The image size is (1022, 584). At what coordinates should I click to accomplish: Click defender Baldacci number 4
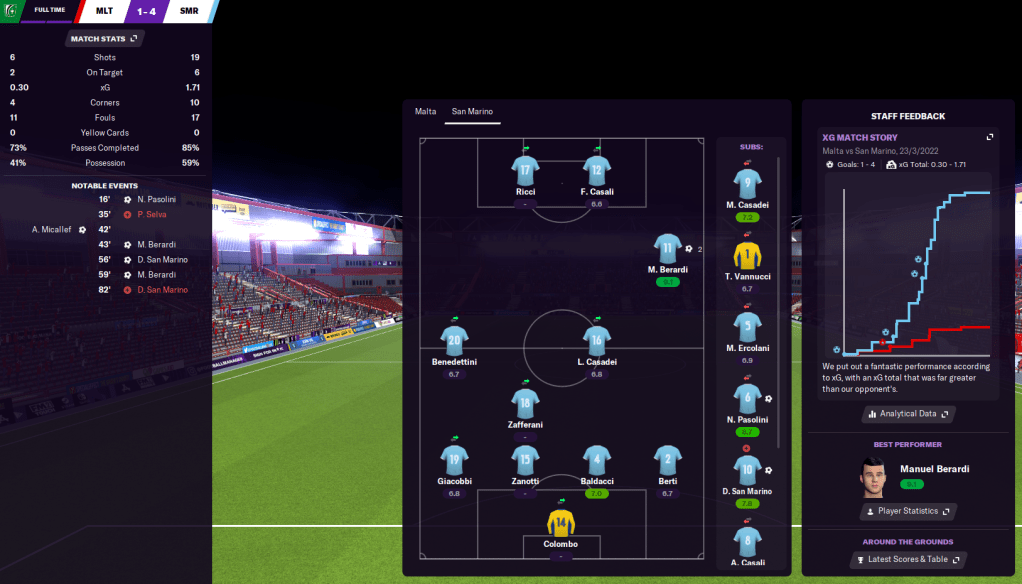pyautogui.click(x=597, y=460)
